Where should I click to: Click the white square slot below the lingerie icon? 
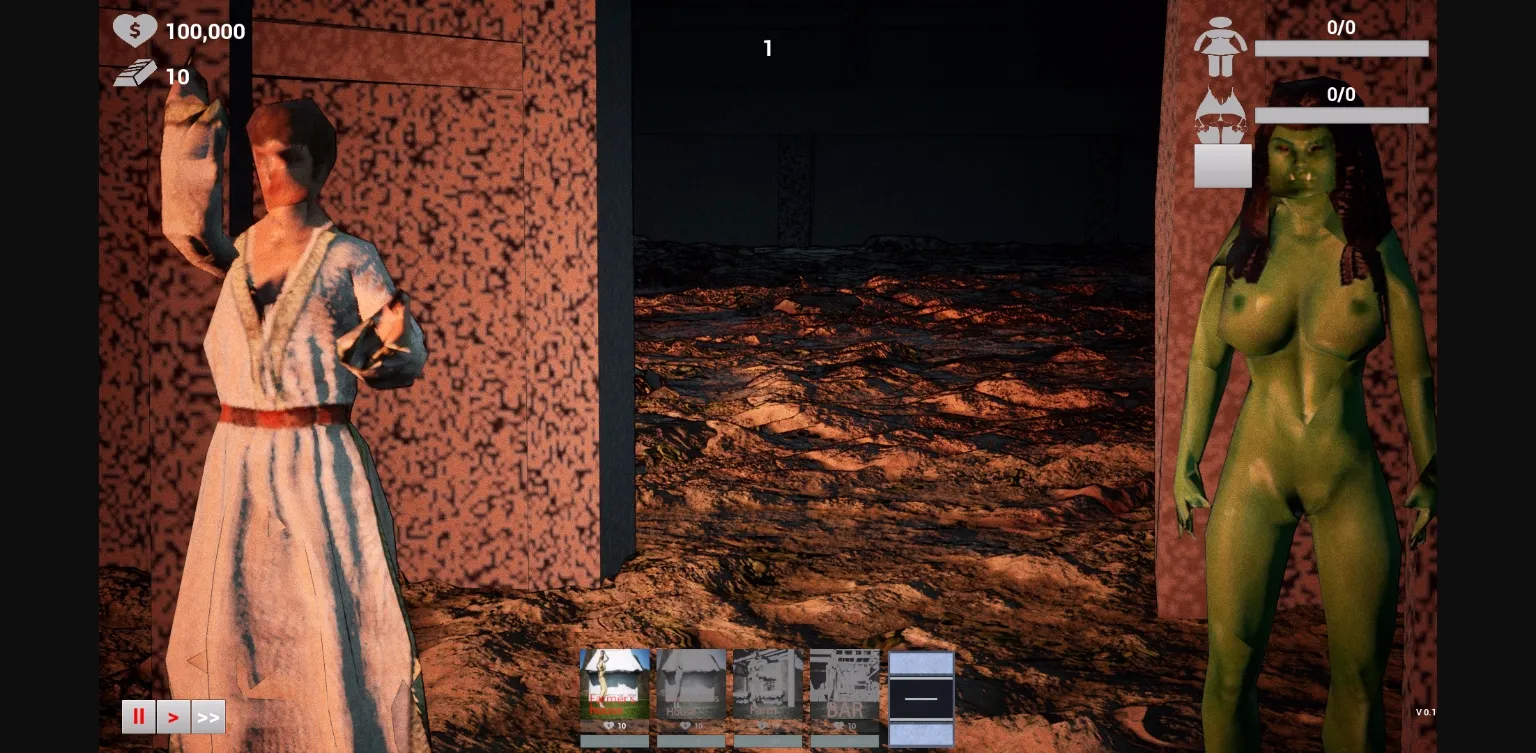coord(1222,165)
